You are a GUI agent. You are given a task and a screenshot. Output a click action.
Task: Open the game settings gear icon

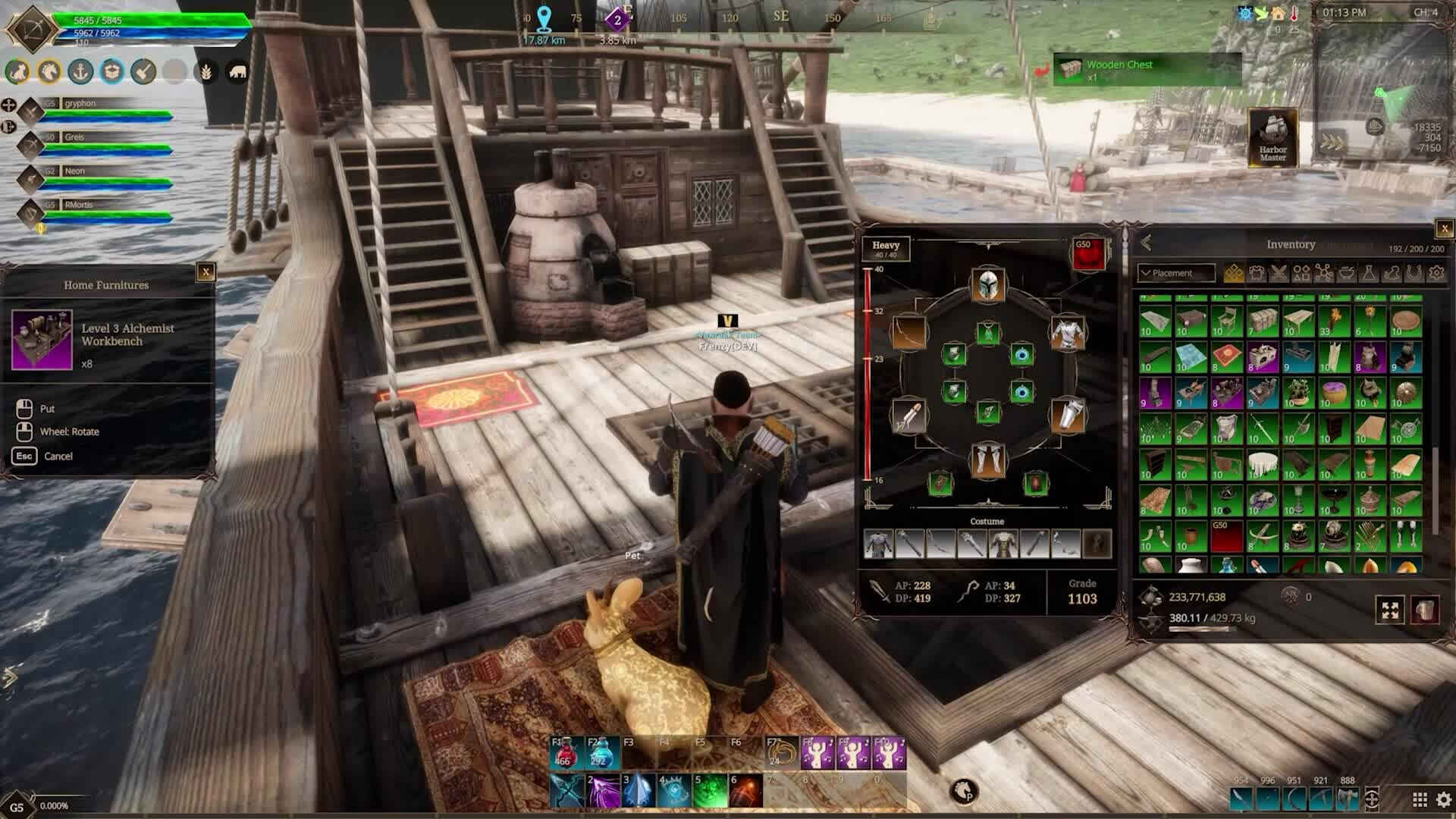click(x=1443, y=799)
